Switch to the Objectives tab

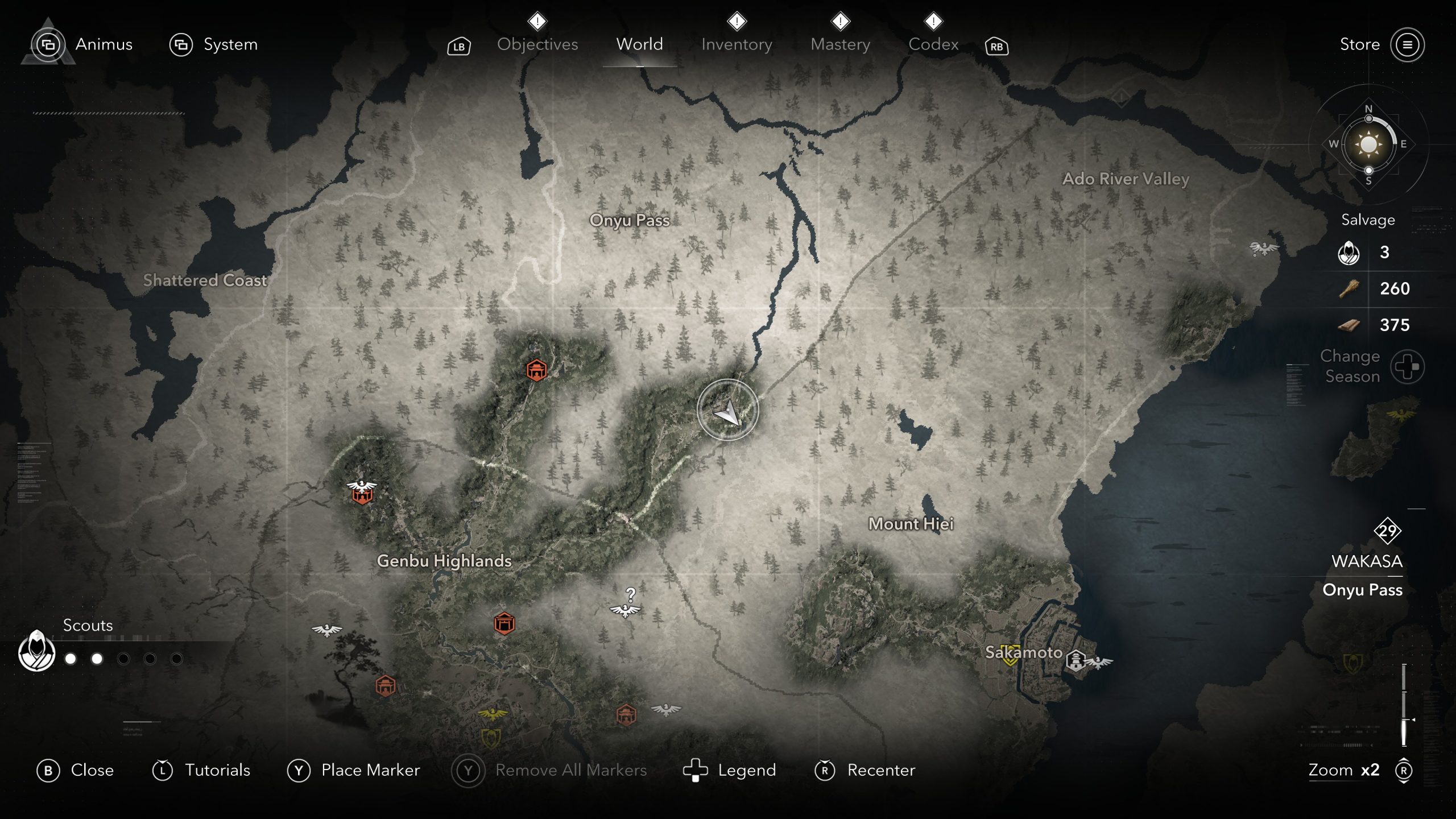(537, 44)
